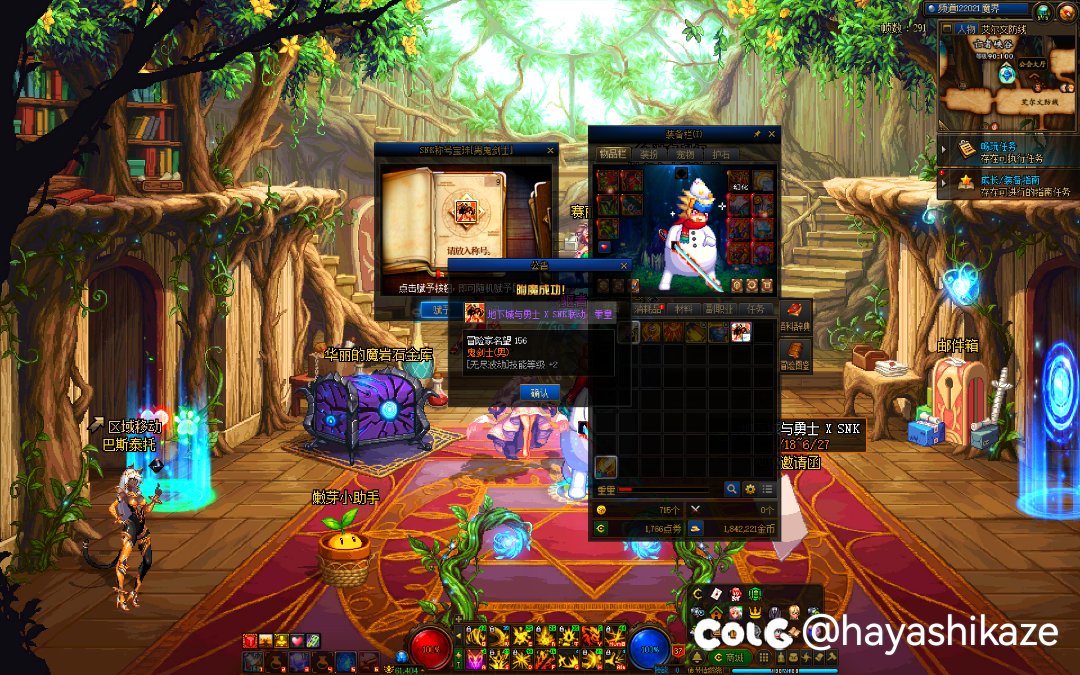Open the 百科辞典 encyclopedia button
This screenshot has width=1080, height=675.
pos(796,316)
